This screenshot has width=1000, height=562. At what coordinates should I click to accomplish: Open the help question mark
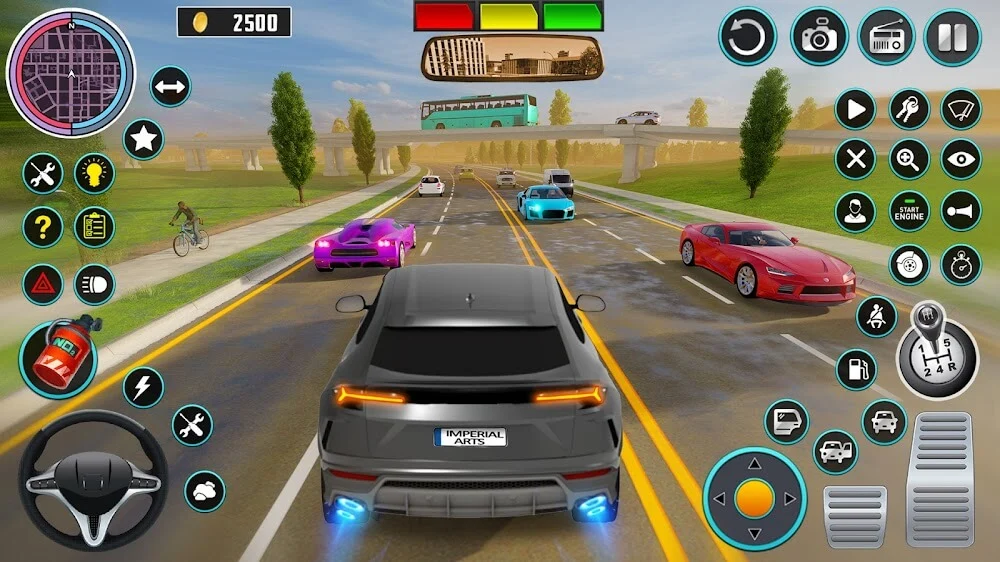[42, 227]
